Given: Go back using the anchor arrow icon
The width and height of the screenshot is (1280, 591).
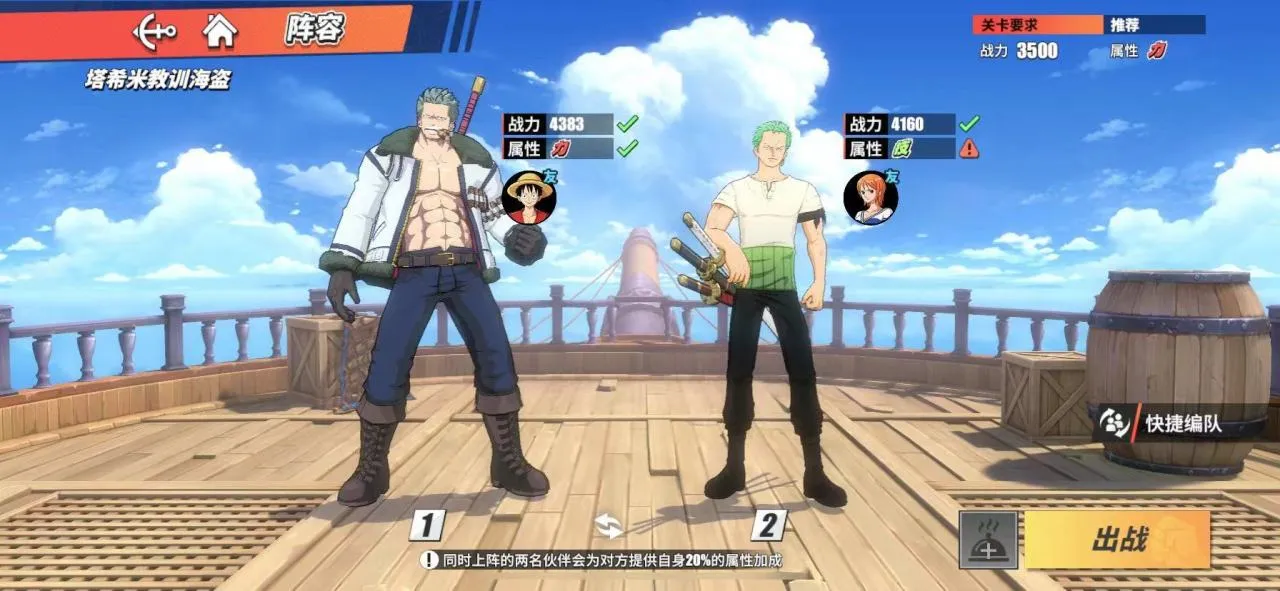Looking at the screenshot, I should pos(155,31).
